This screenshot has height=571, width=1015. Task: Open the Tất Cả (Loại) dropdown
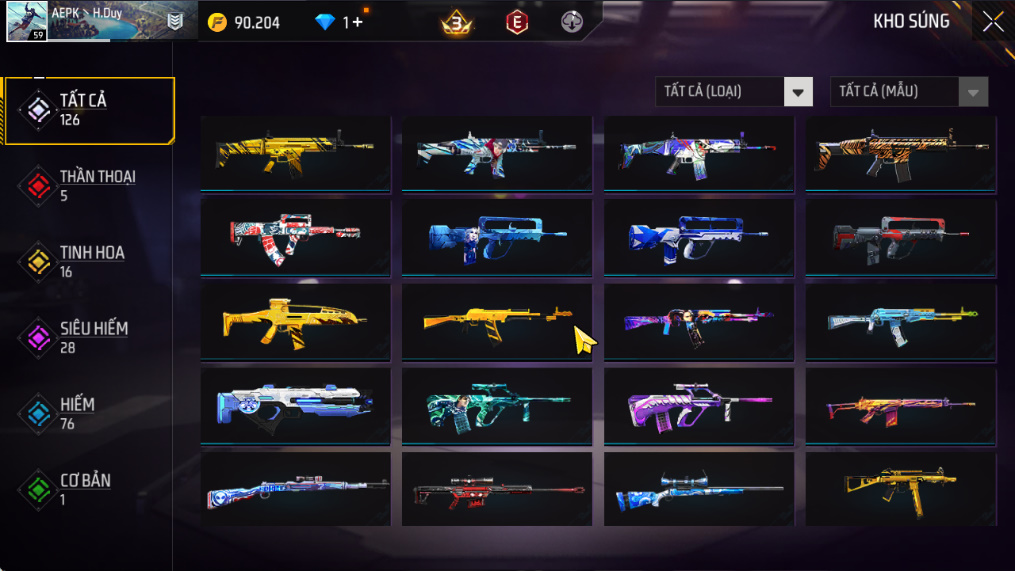[733, 92]
